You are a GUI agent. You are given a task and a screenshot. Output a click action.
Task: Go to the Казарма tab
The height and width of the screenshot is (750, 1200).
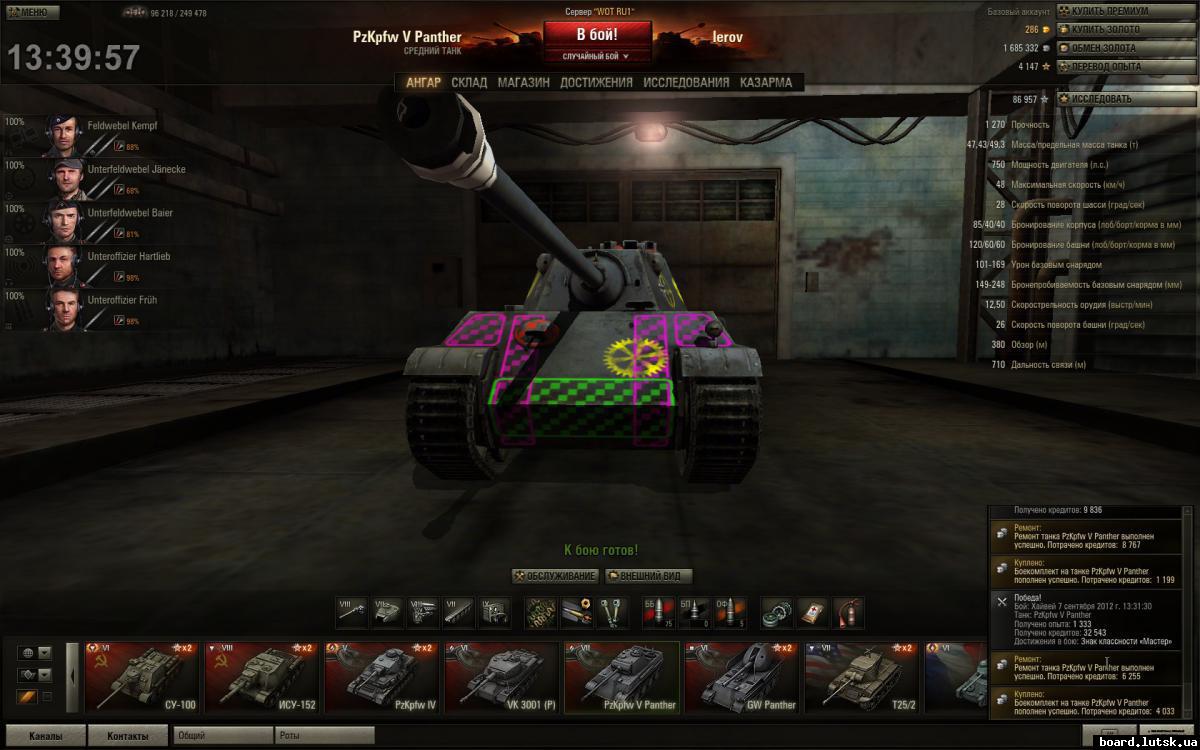click(x=766, y=83)
